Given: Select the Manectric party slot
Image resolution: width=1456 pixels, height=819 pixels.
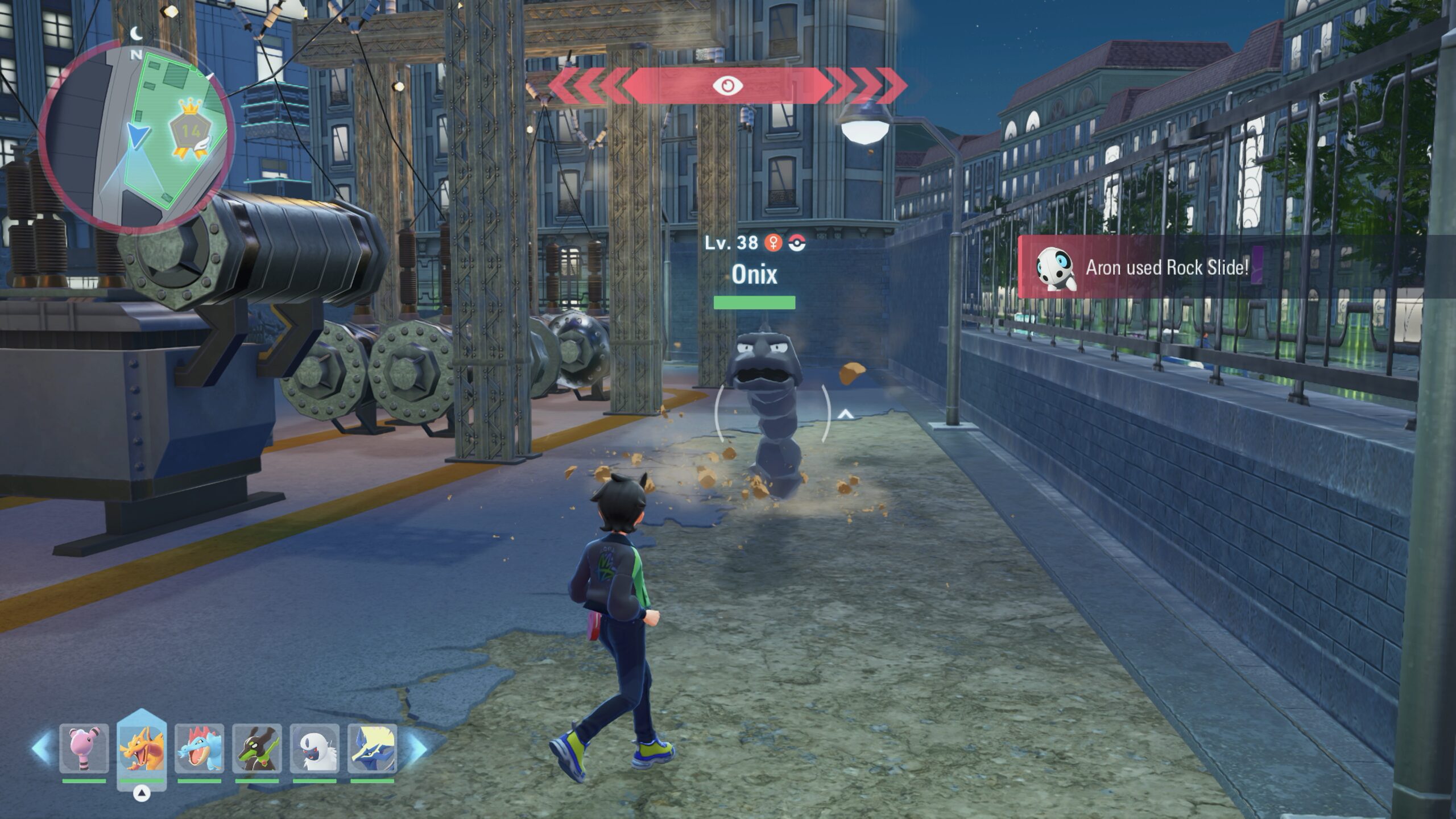Looking at the screenshot, I should tap(373, 748).
